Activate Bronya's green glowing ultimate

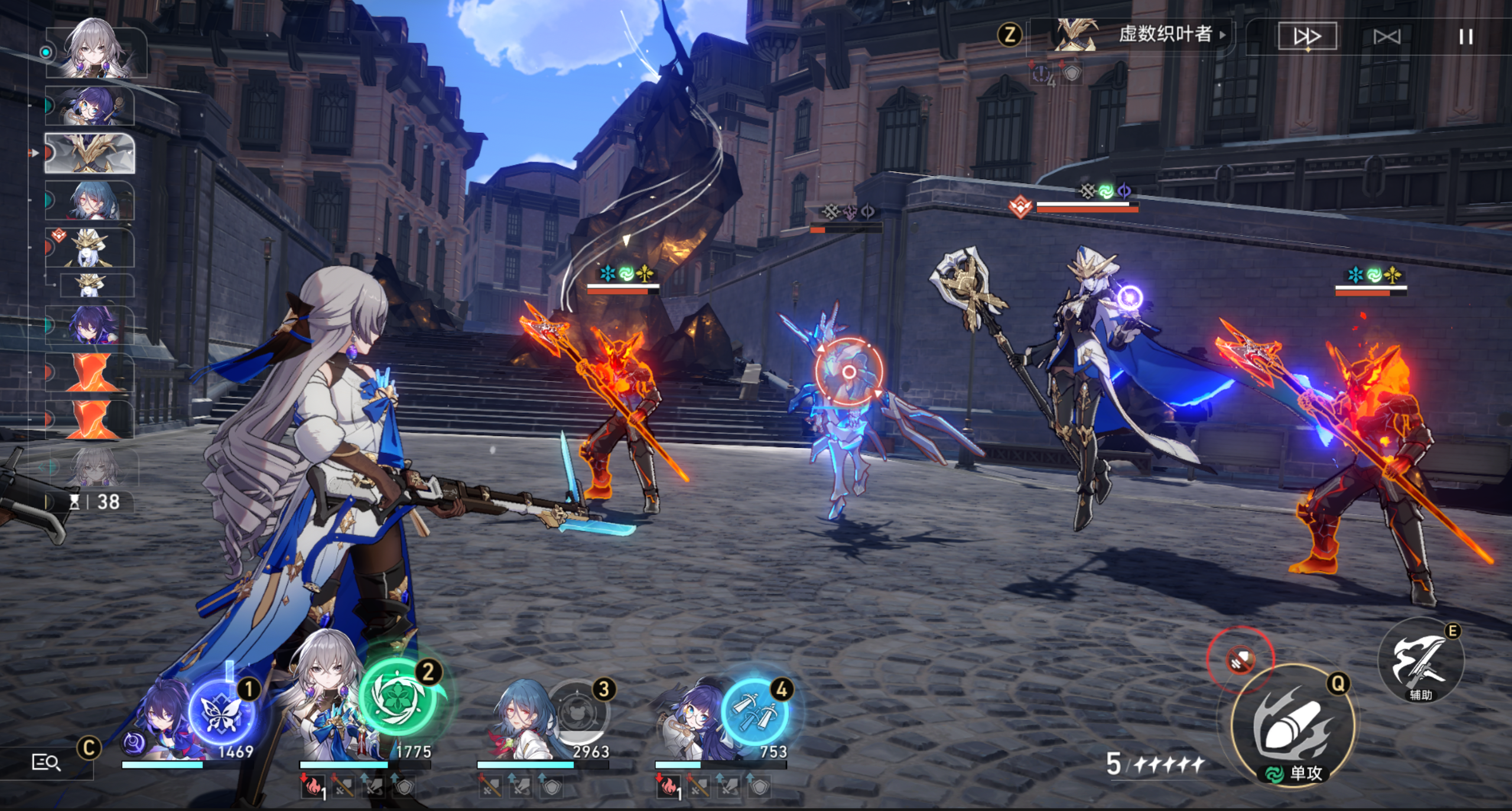pos(398,699)
